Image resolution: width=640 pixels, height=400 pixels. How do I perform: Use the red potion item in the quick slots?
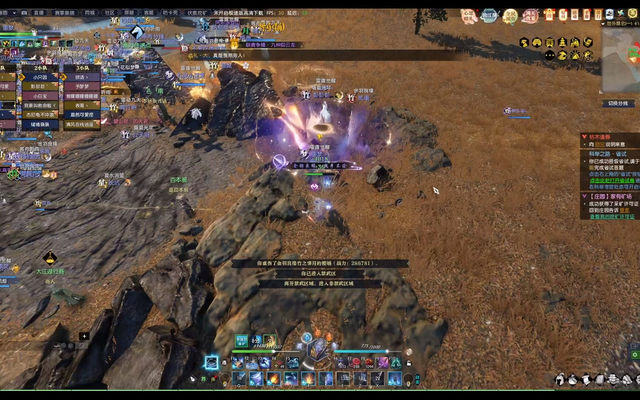point(354,363)
